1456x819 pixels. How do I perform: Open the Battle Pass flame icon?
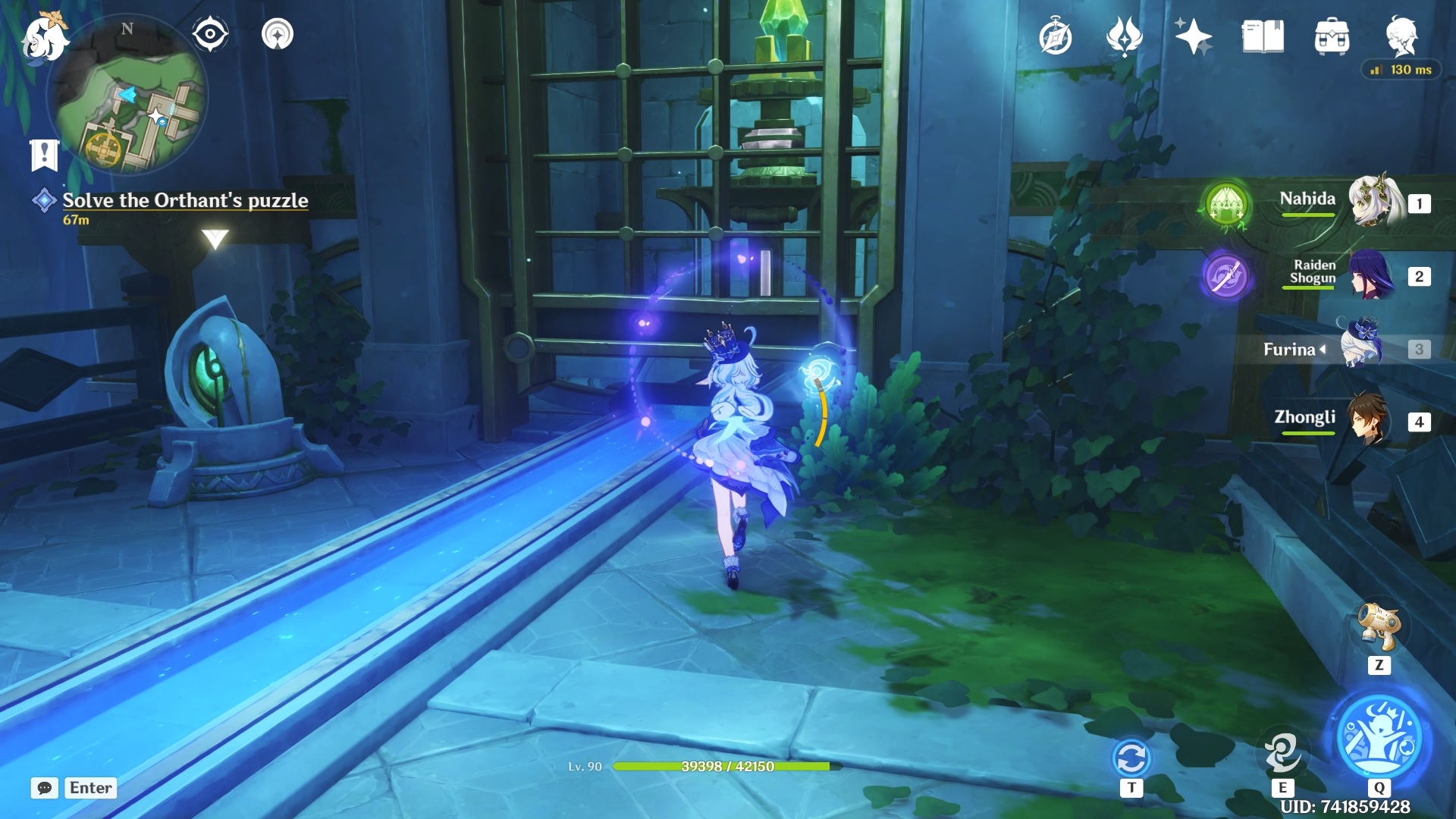coord(1124,36)
